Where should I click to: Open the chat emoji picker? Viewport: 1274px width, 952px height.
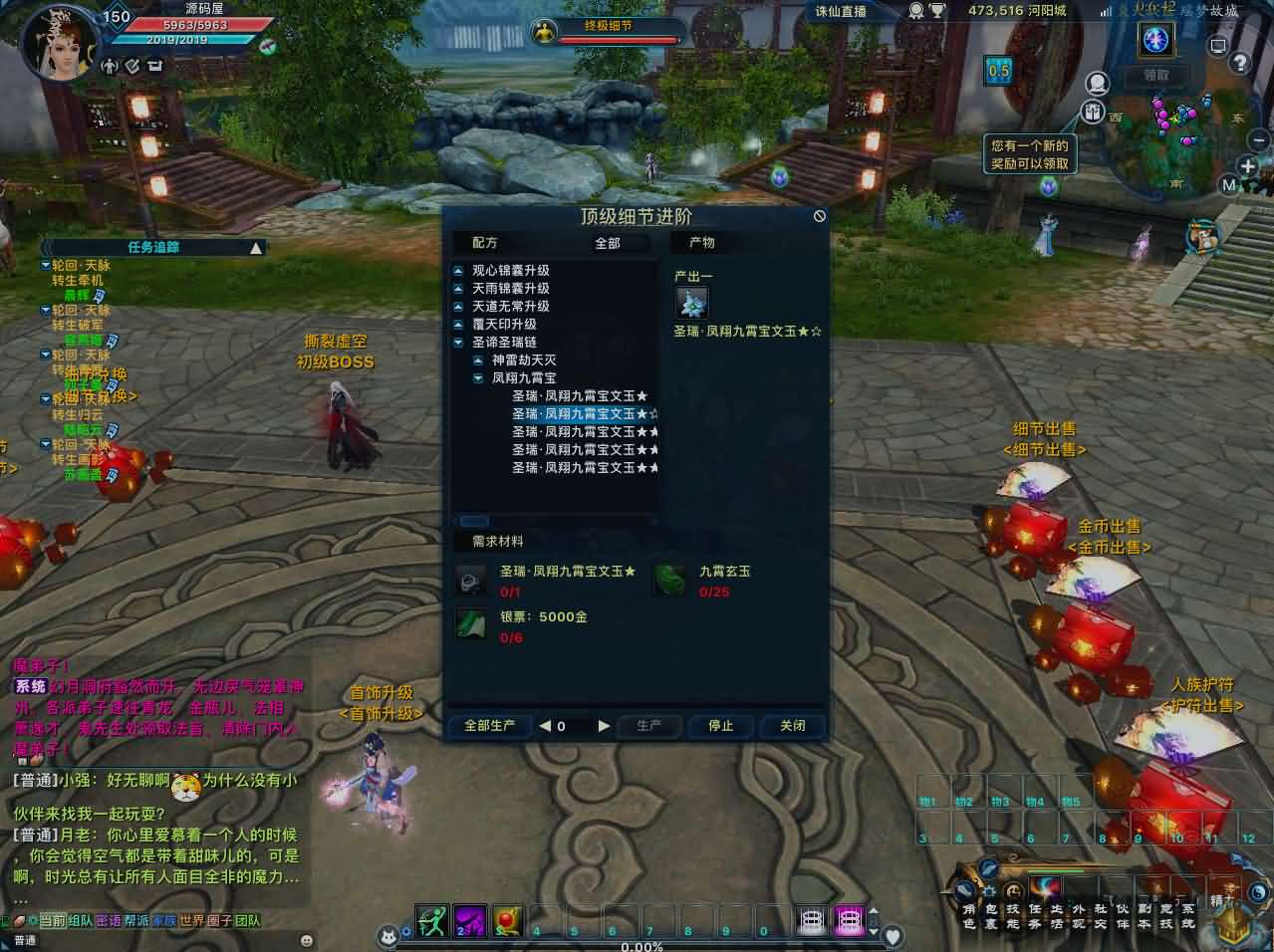coord(306,940)
